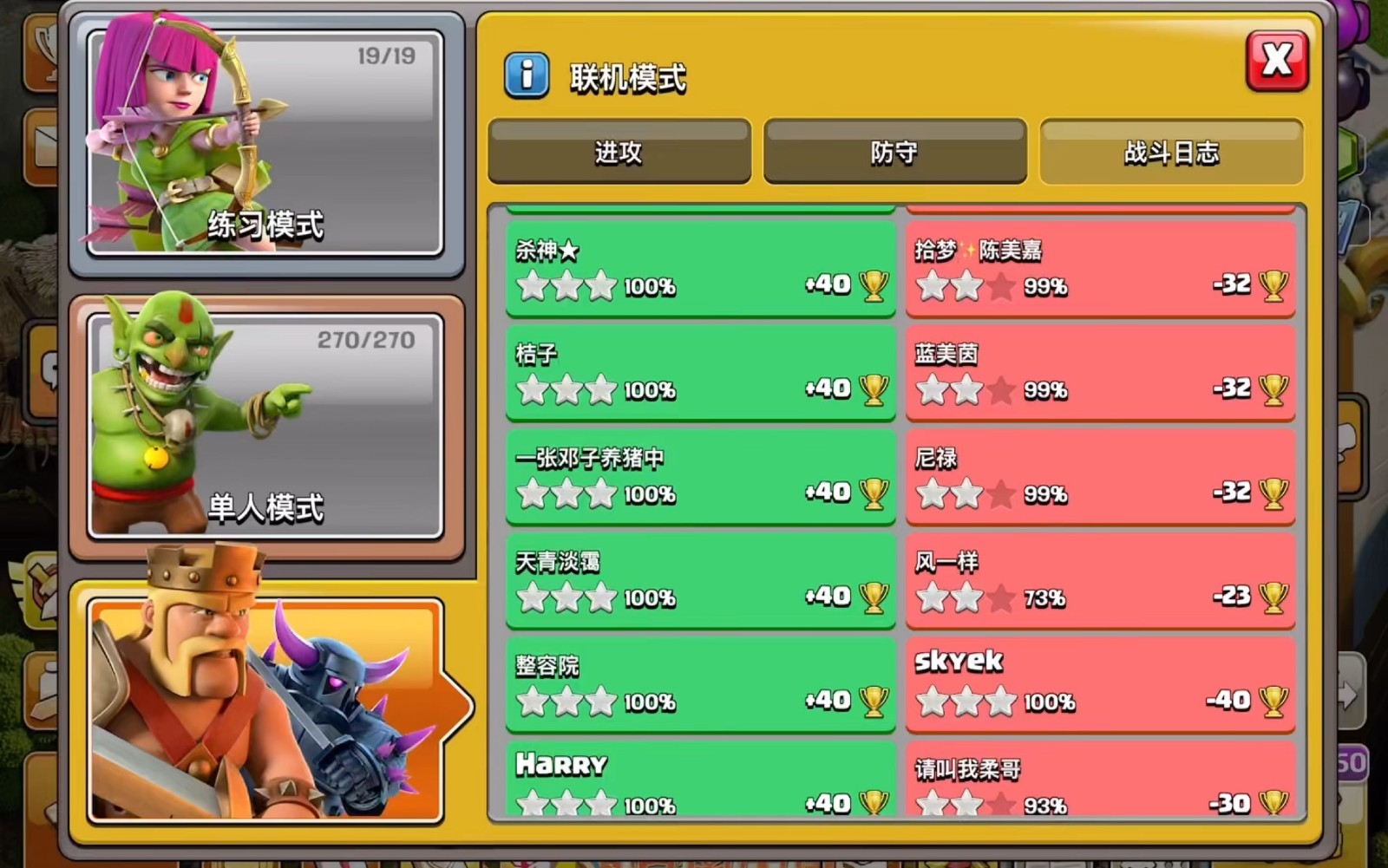Open the blue info button
This screenshot has width=1388, height=868.
click(526, 75)
